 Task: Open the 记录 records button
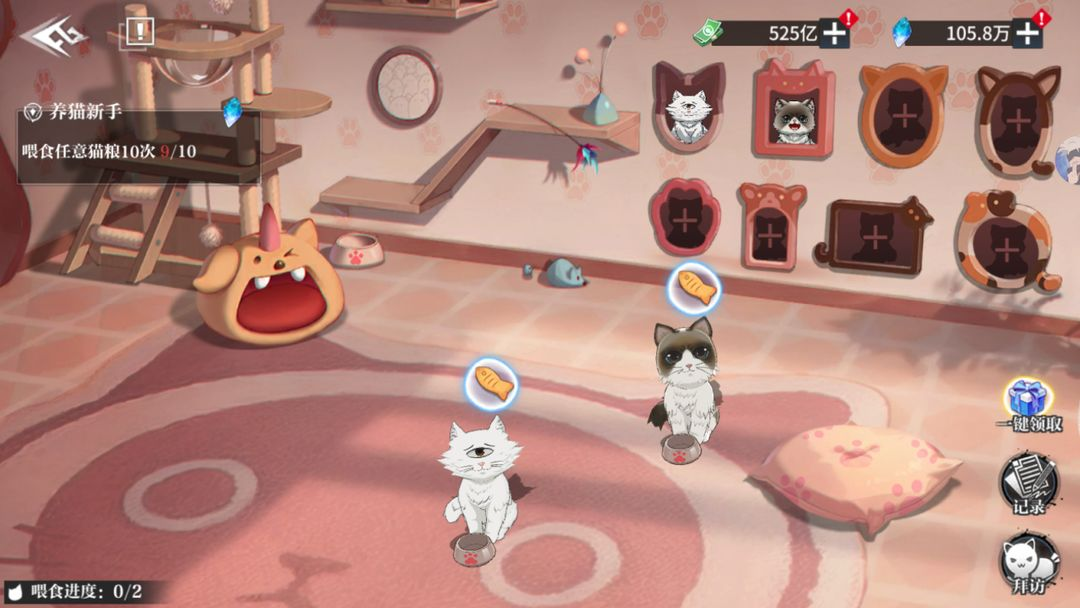coord(1028,482)
